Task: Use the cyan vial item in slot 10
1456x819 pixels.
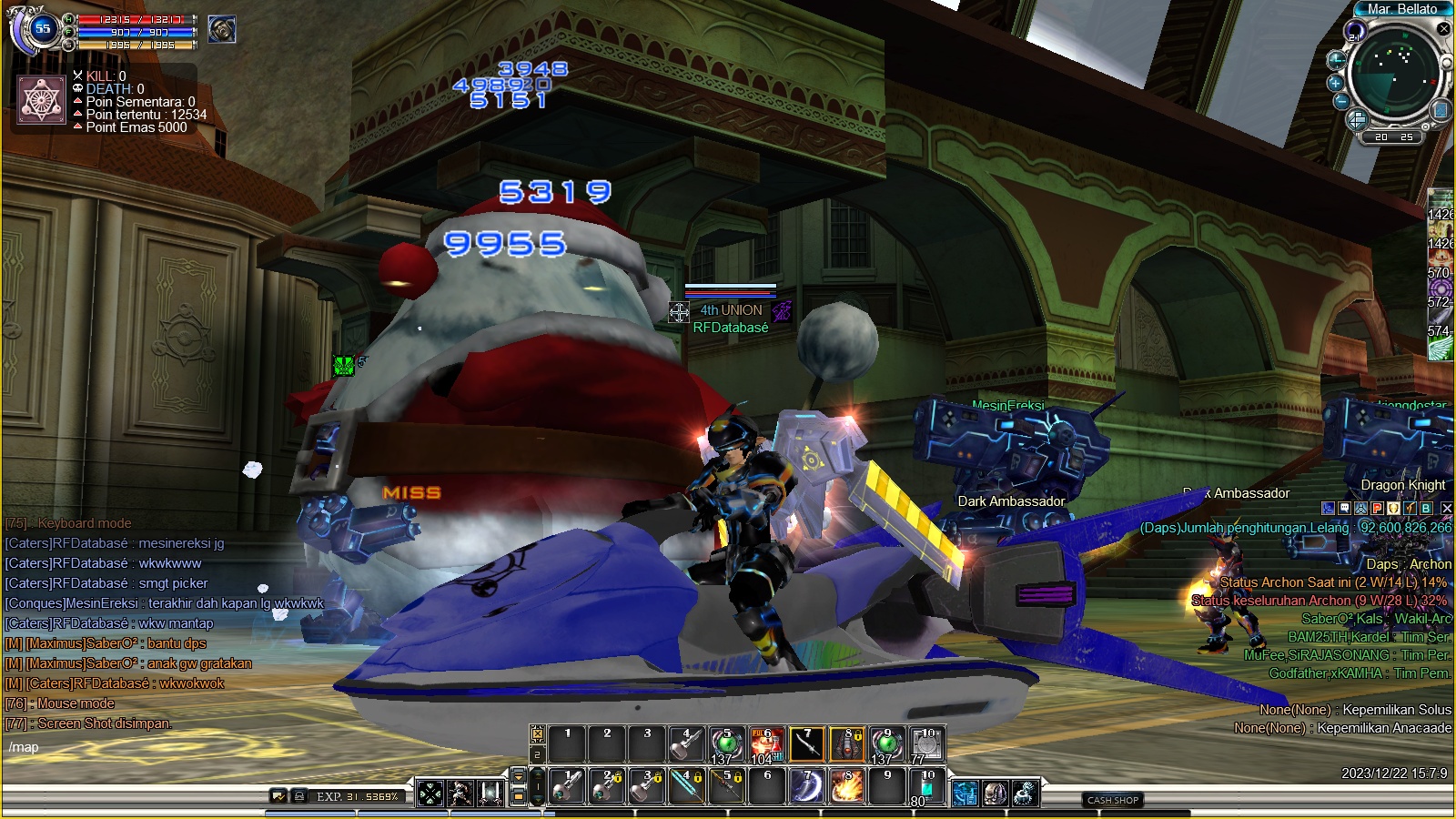Action: (926, 787)
